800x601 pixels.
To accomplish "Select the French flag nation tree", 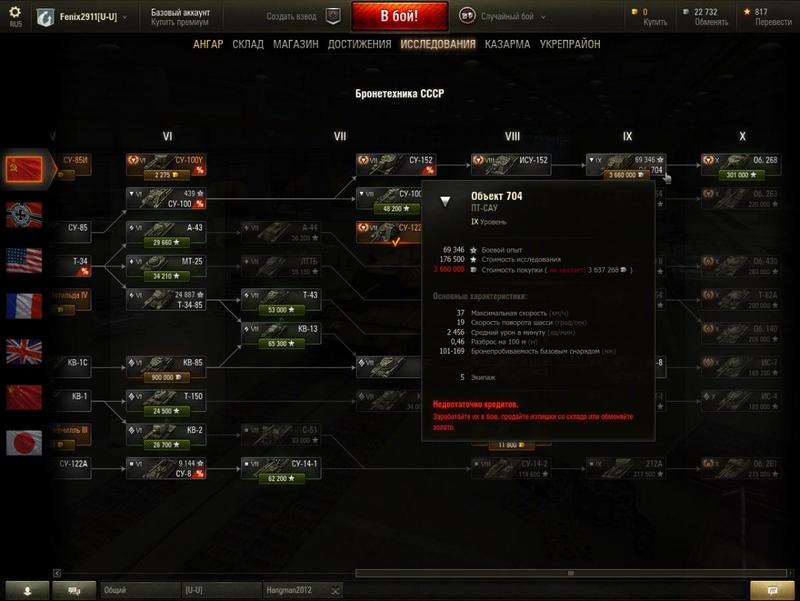I will (24, 305).
